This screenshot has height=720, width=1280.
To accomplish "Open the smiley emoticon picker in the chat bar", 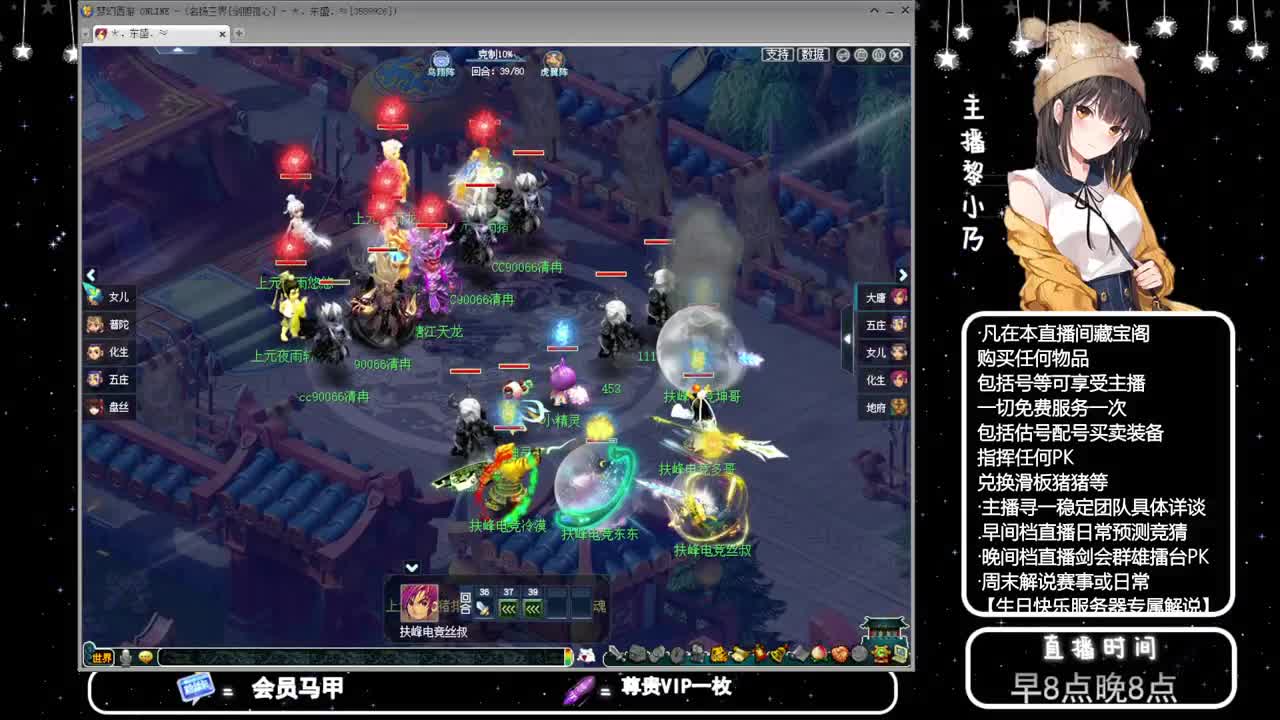I will (145, 656).
